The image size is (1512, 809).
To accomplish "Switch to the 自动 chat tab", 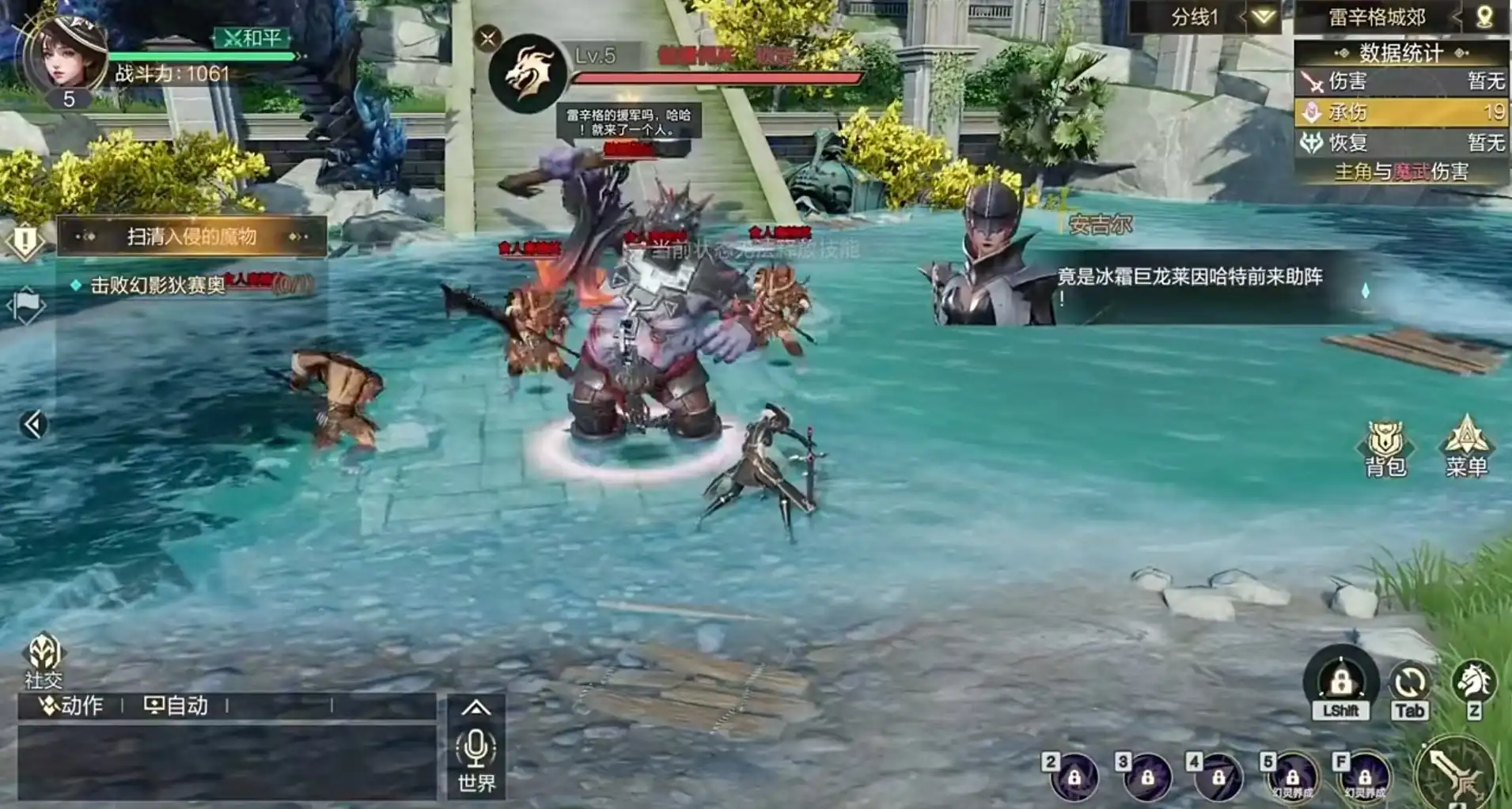I will [x=177, y=705].
